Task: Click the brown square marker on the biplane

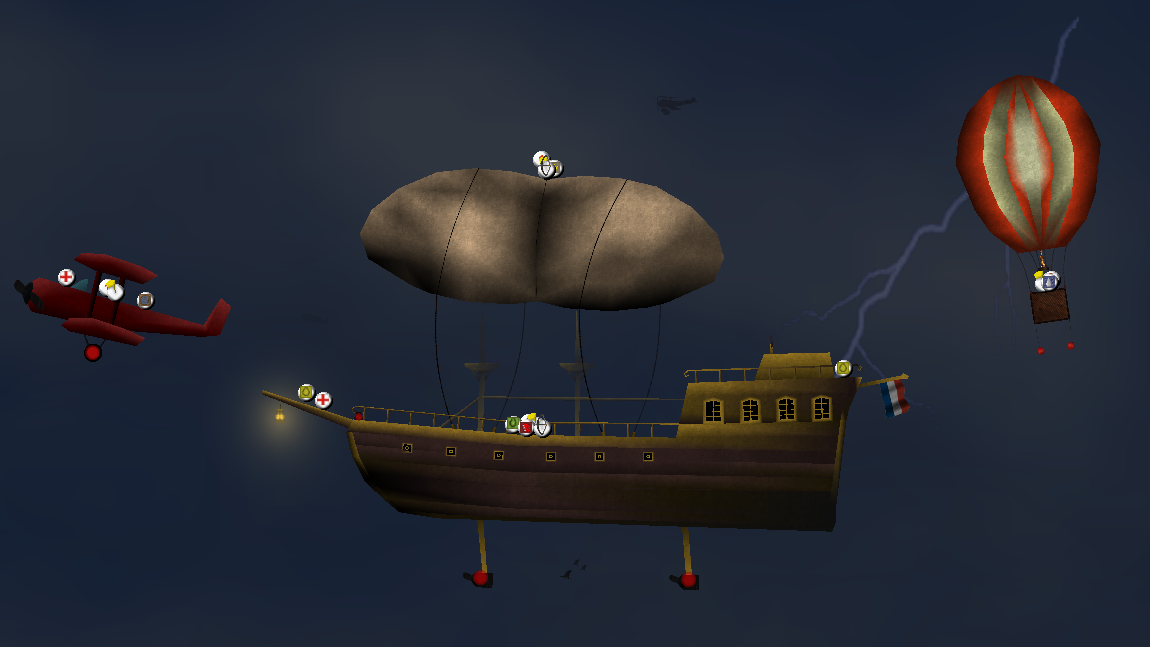Action: coord(145,300)
